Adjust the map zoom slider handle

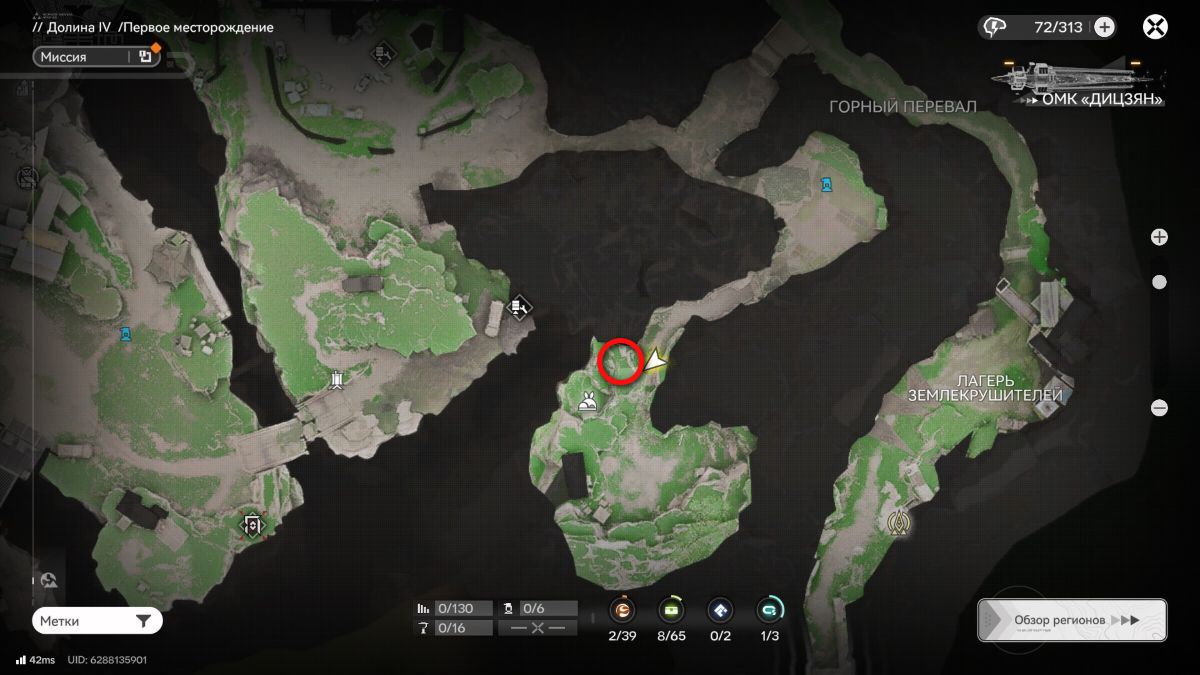[x=1159, y=282]
